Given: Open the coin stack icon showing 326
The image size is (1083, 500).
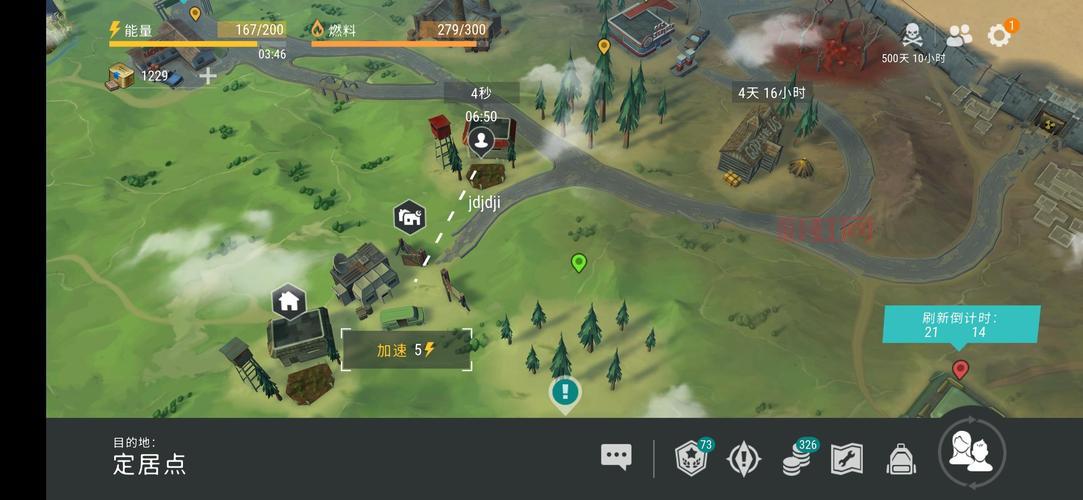Looking at the screenshot, I should [x=798, y=458].
